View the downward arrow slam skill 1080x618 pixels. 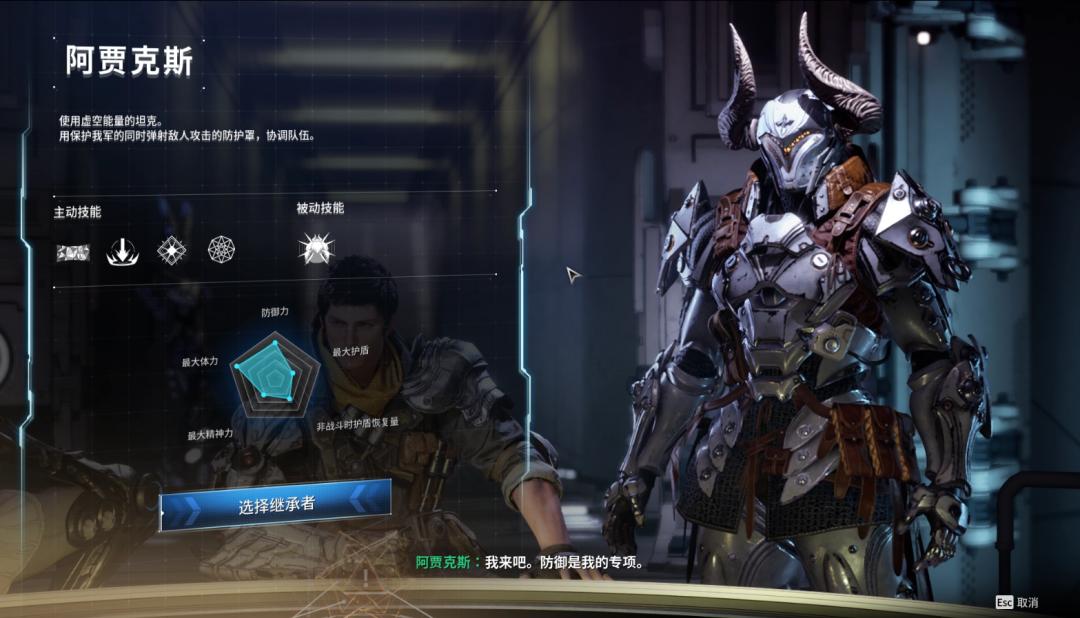pyautogui.click(x=121, y=251)
